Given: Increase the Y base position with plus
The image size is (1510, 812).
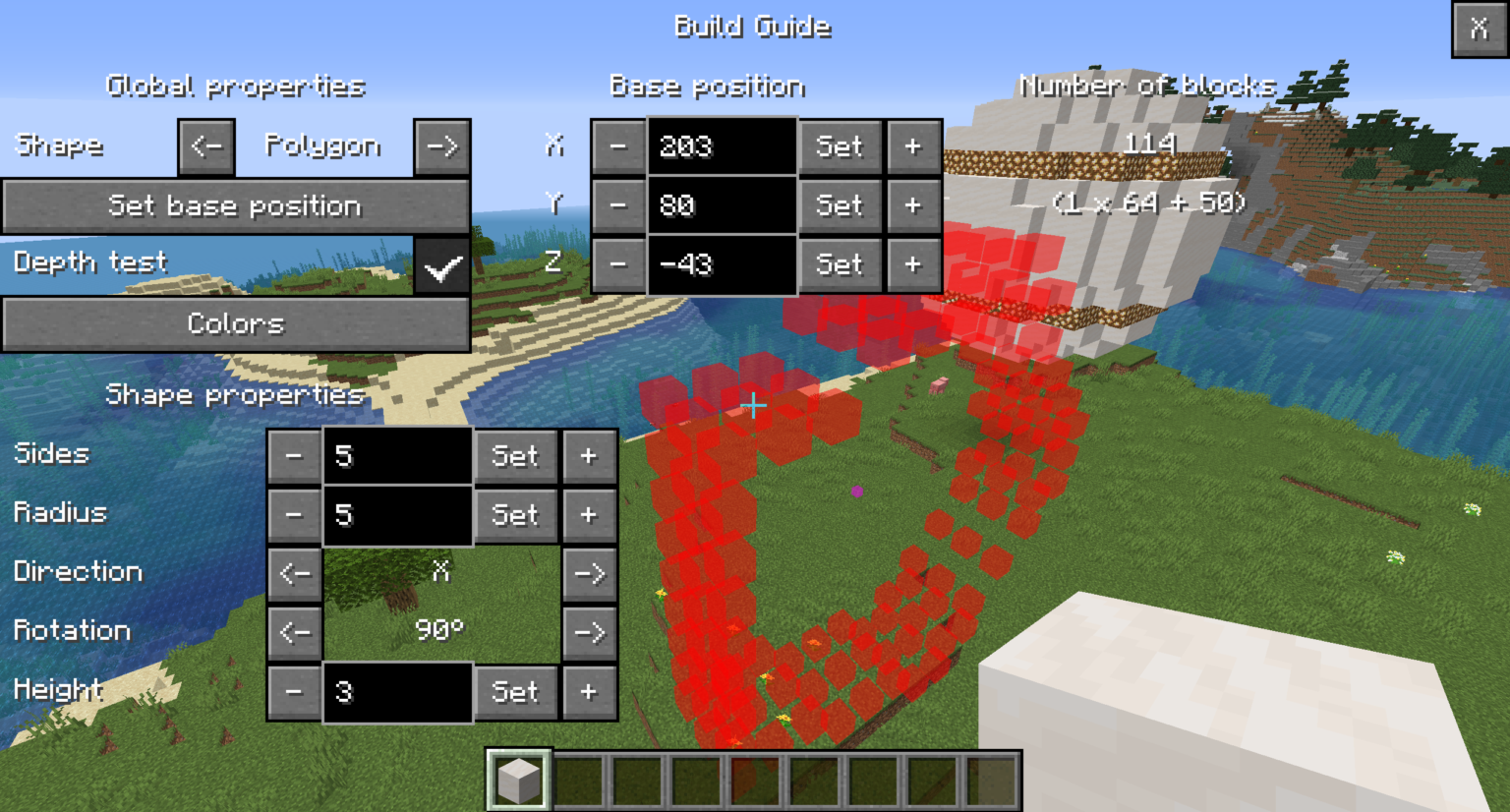Looking at the screenshot, I should [914, 205].
